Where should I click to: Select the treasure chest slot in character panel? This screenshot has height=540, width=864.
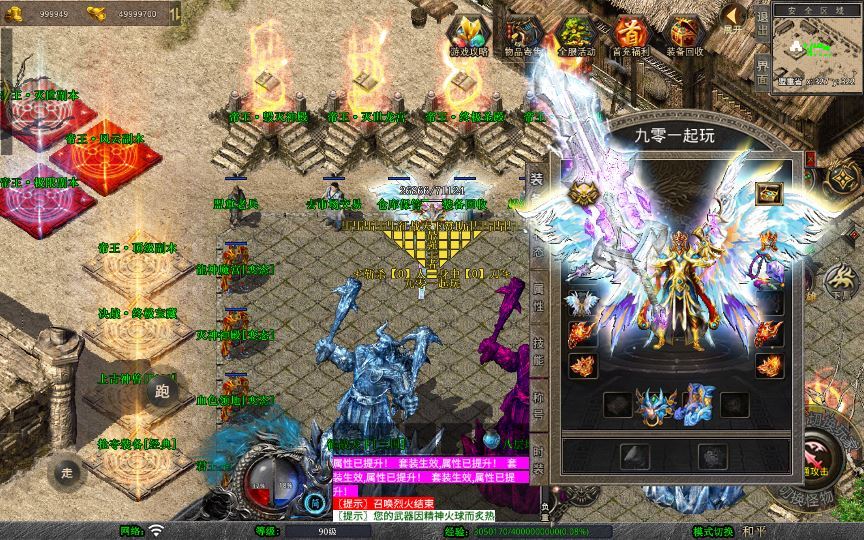pyautogui.click(x=768, y=193)
